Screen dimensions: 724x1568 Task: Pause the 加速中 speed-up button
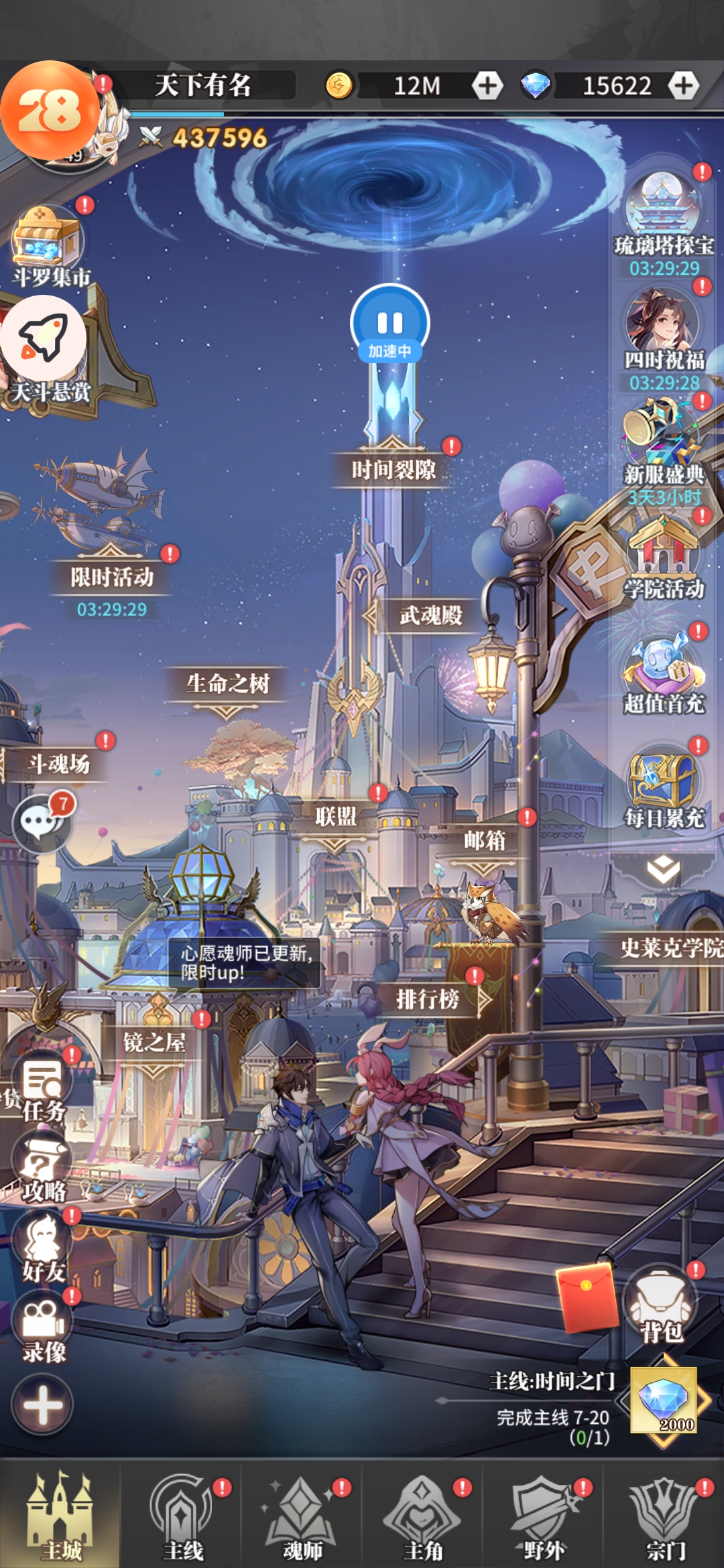(389, 323)
